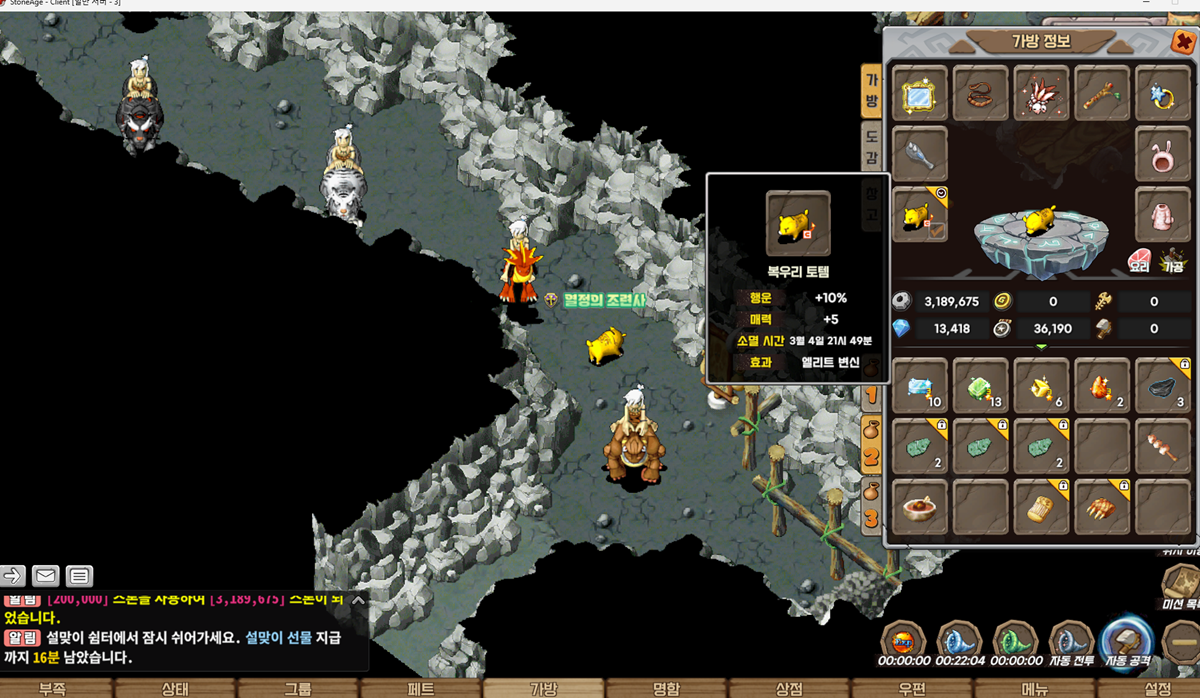Image resolution: width=1200 pixels, height=698 pixels.
Task: Select the meat skewer item
Action: tap(1163, 445)
